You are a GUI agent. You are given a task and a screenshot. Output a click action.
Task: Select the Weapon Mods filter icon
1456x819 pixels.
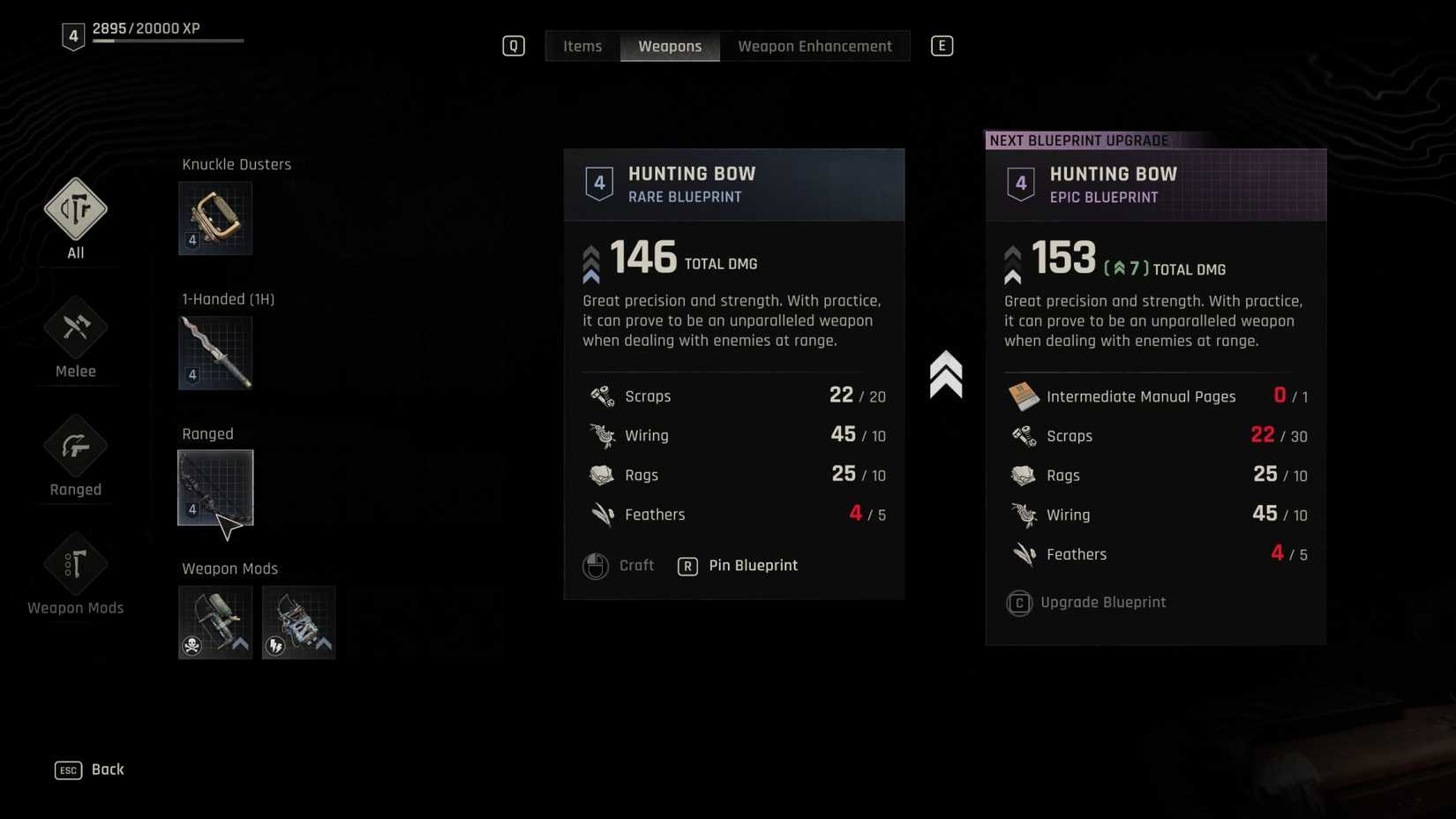[x=75, y=565]
